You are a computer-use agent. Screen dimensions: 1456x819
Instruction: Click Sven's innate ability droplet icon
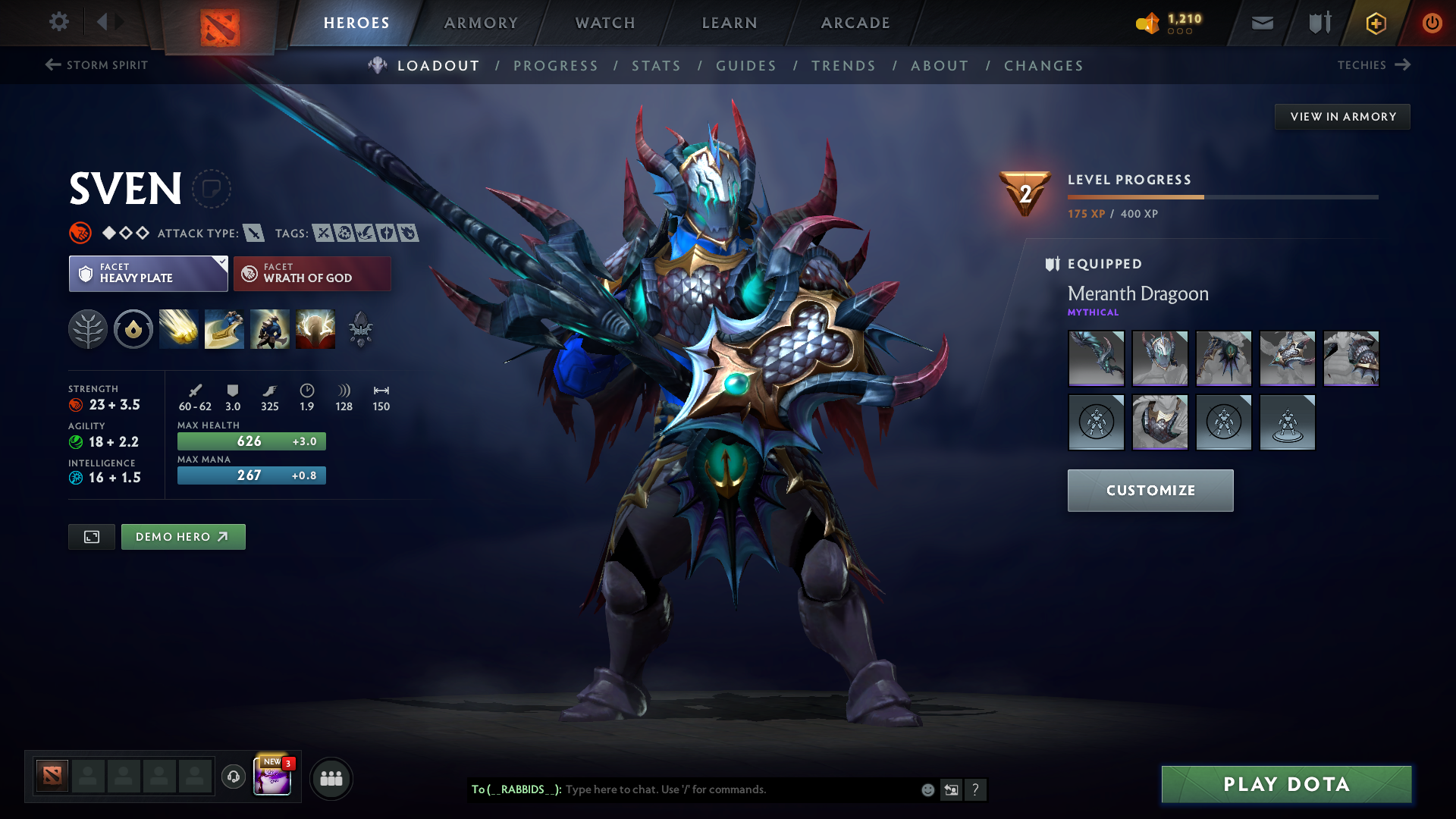coord(133,329)
